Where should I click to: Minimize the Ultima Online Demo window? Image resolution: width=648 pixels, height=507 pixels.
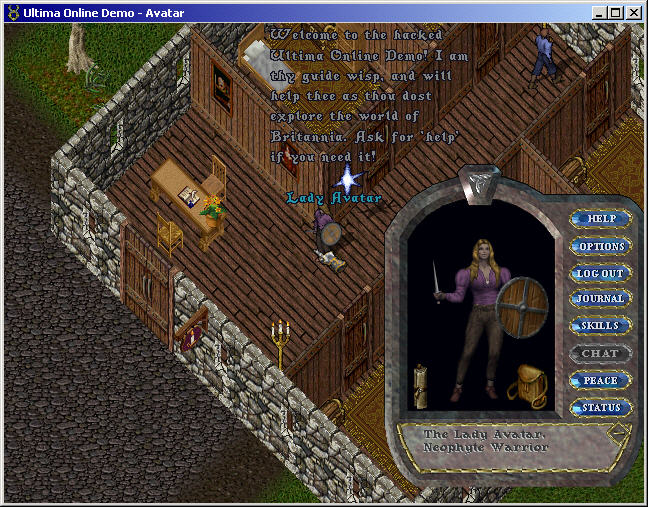[x=599, y=12]
